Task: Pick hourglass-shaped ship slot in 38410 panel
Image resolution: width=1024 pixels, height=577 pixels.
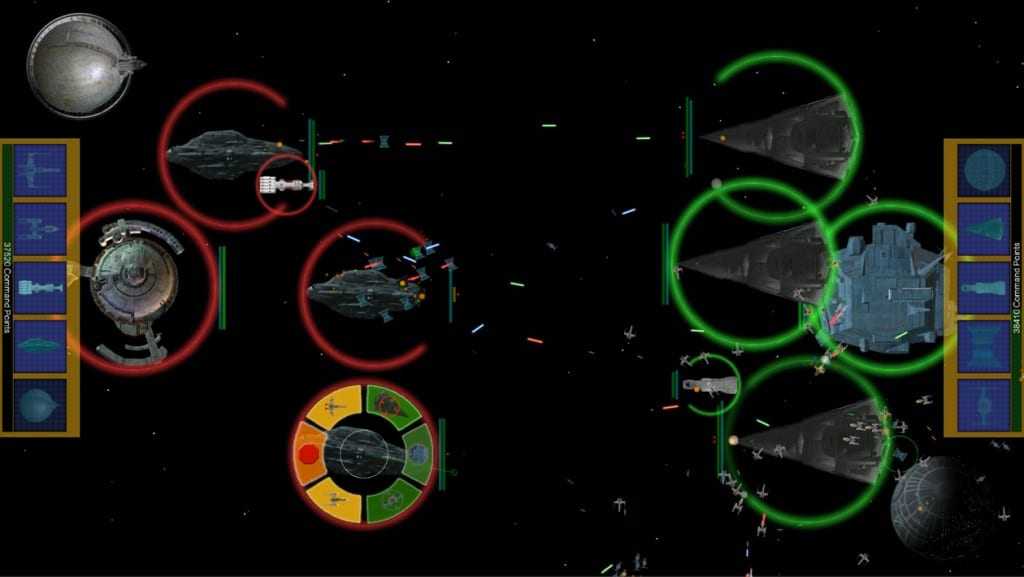Action: click(984, 345)
